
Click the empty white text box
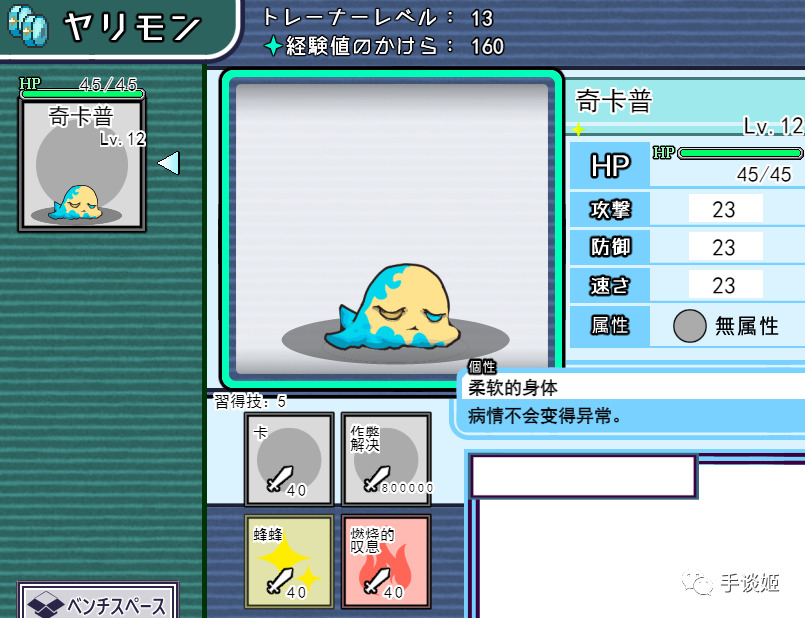point(584,477)
